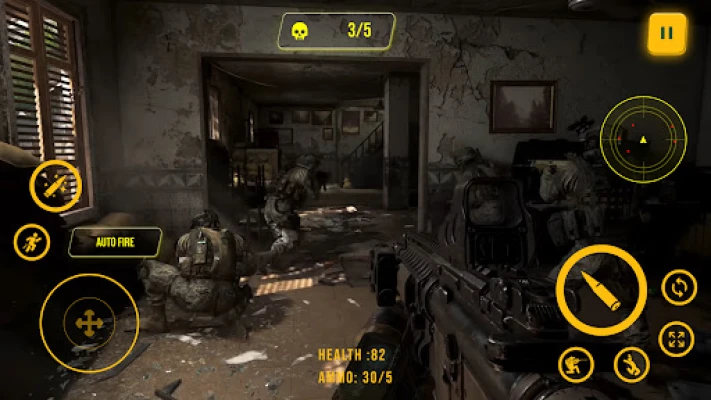711x400 pixels.
Task: Tap the bullet fire button
Action: (601, 290)
